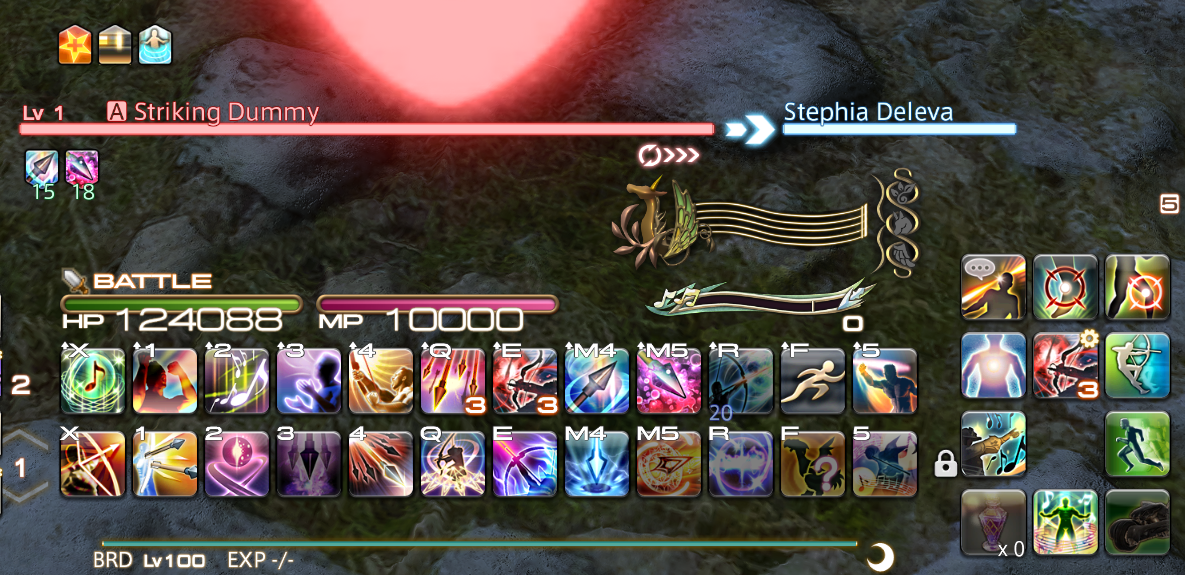Viewport: 1185px width, 575px height.
Task: Summon the black motorcycle mount
Action: click(x=1137, y=522)
